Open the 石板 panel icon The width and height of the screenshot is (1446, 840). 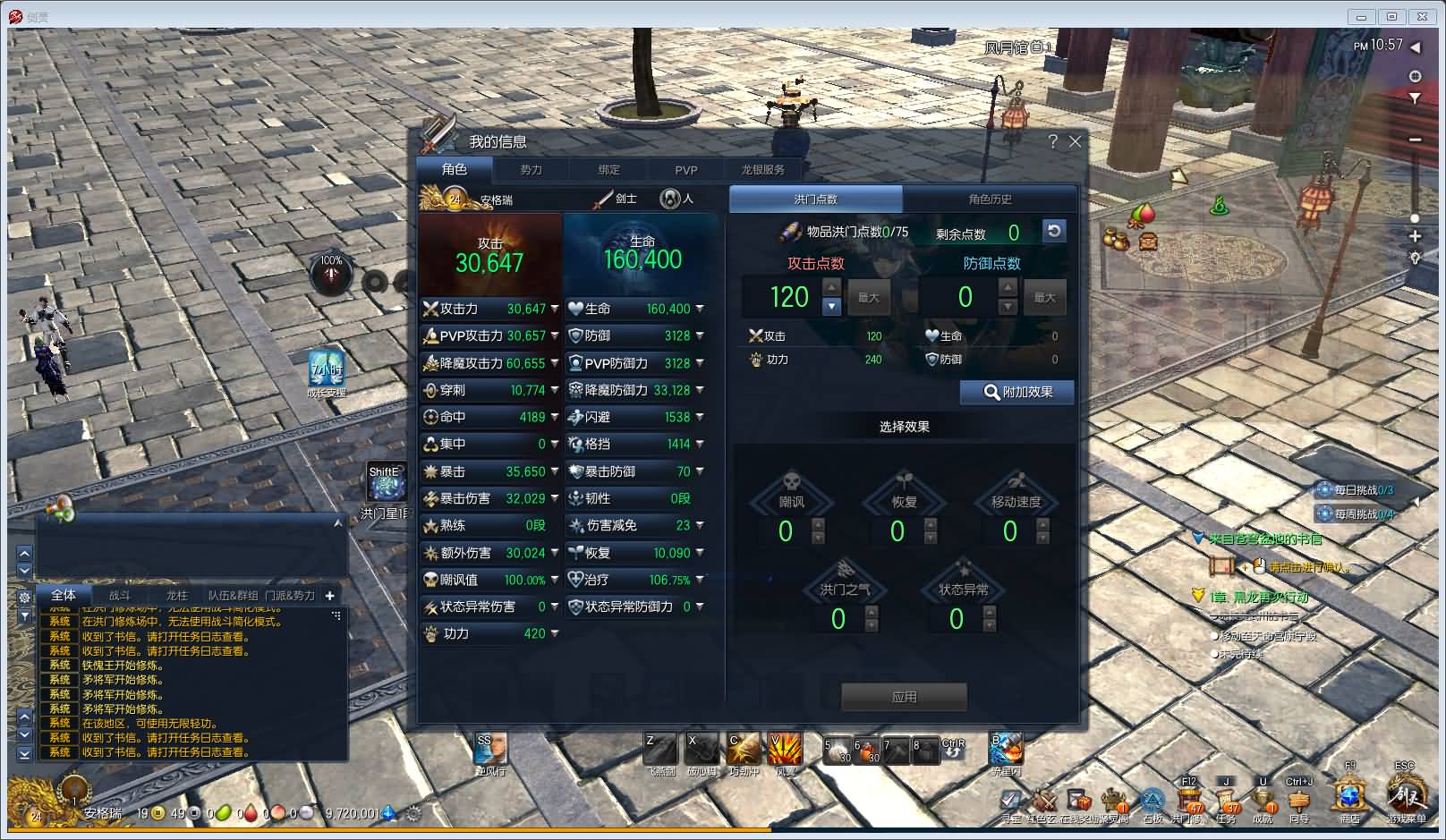[x=1152, y=800]
